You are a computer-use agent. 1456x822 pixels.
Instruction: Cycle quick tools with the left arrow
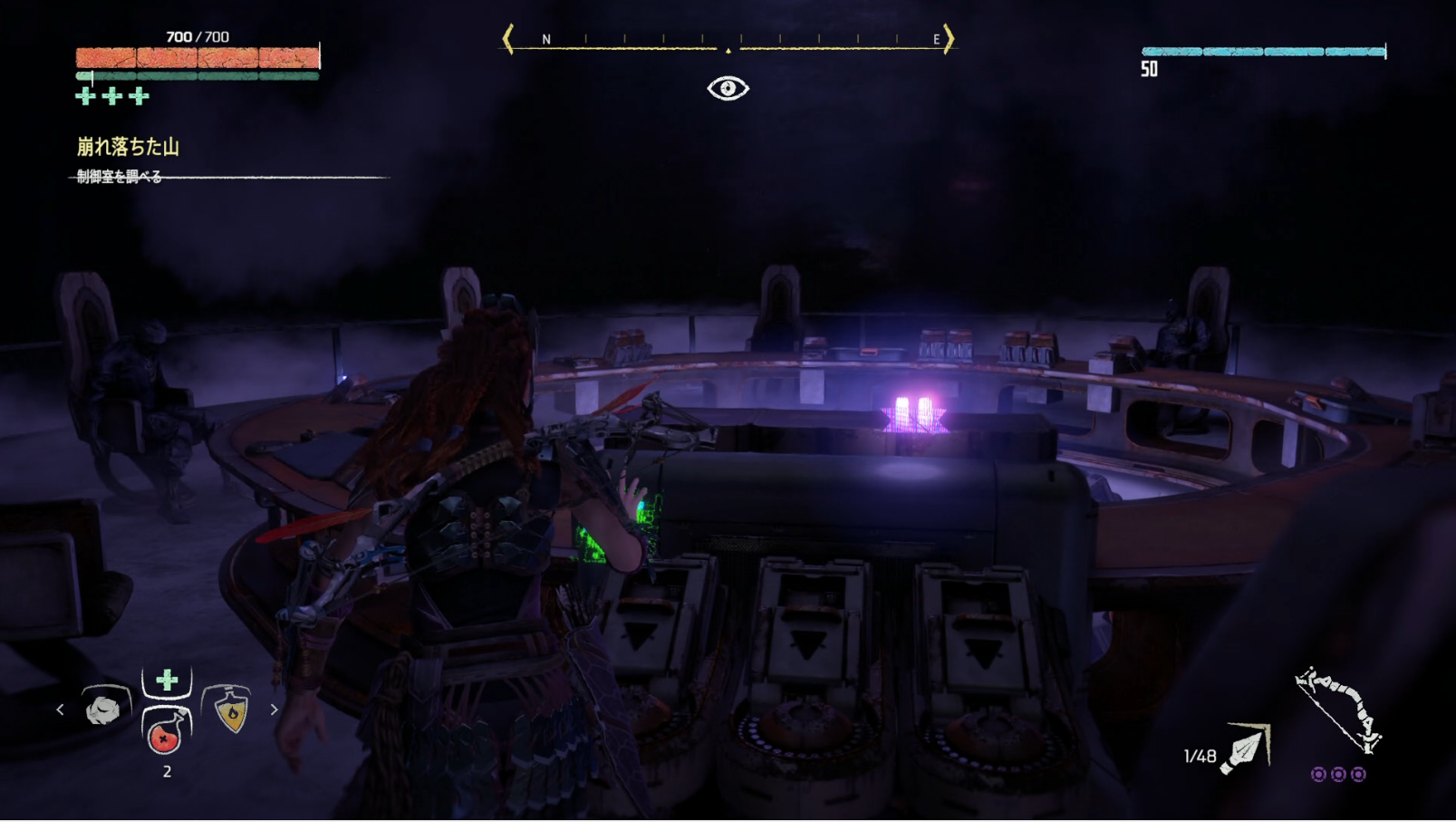61,710
